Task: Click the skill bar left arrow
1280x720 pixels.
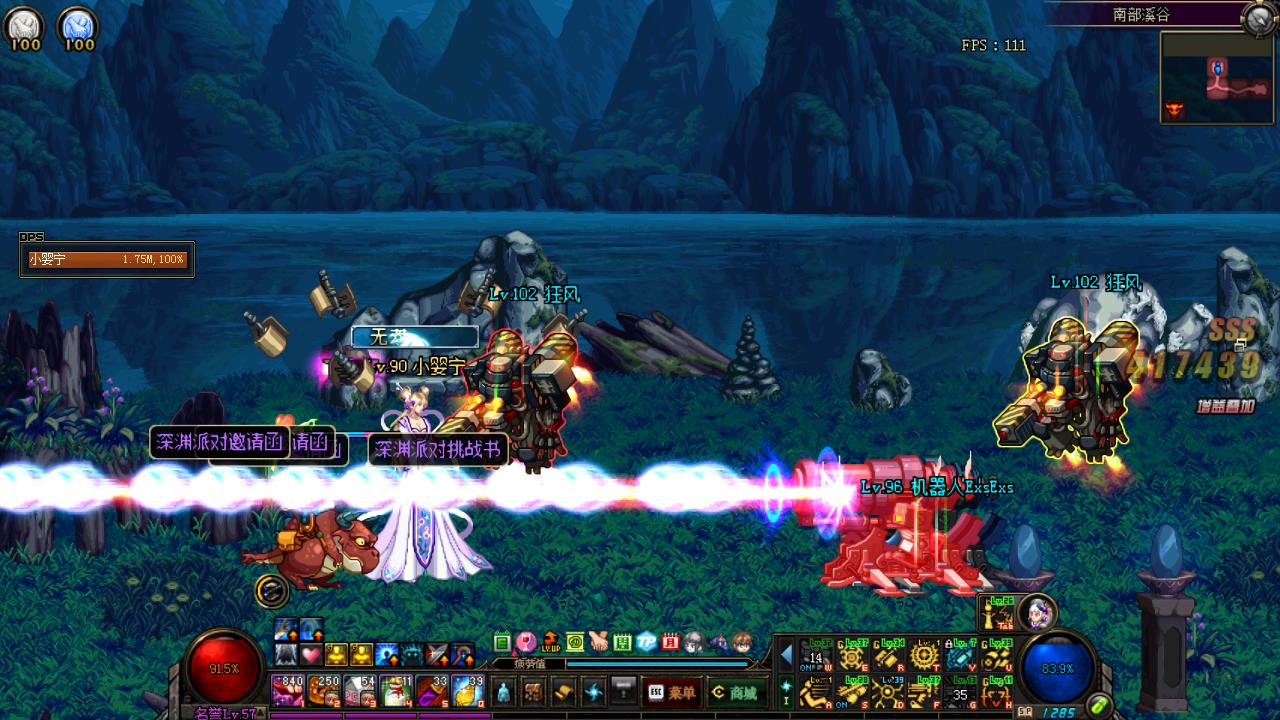Action: click(x=787, y=656)
